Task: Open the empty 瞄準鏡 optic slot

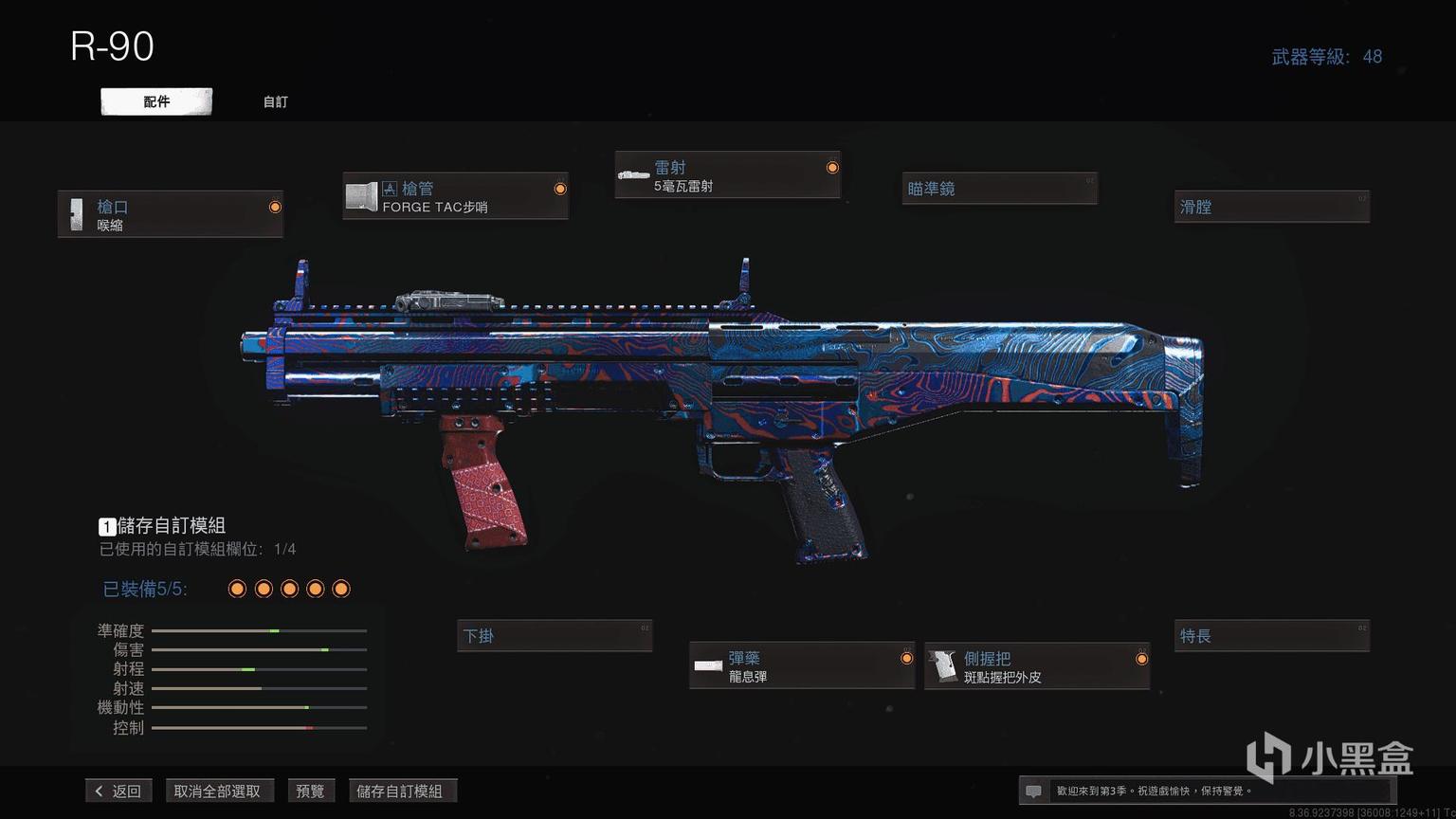Action: coord(999,189)
